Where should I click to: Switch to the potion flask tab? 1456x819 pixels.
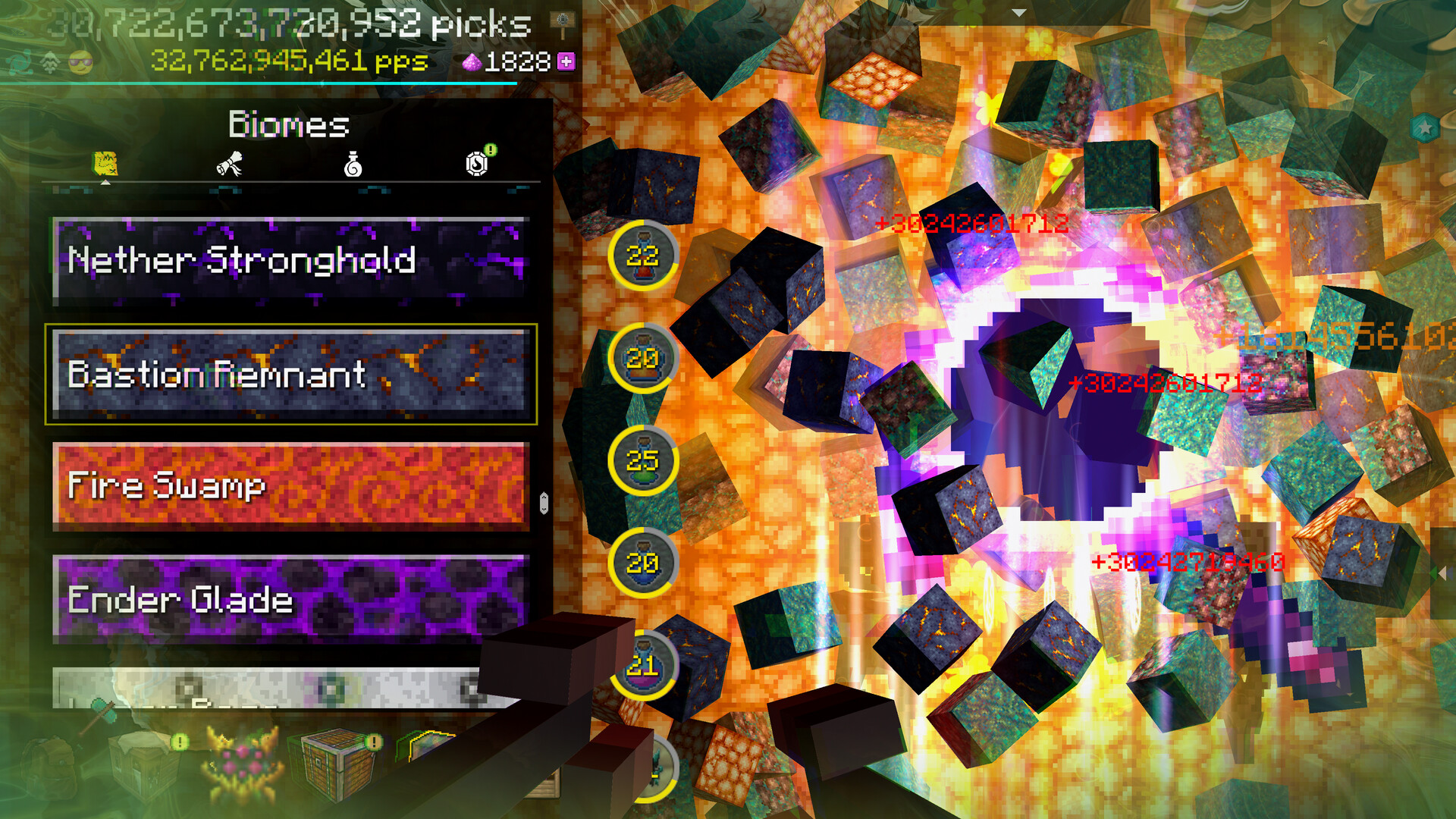[353, 164]
